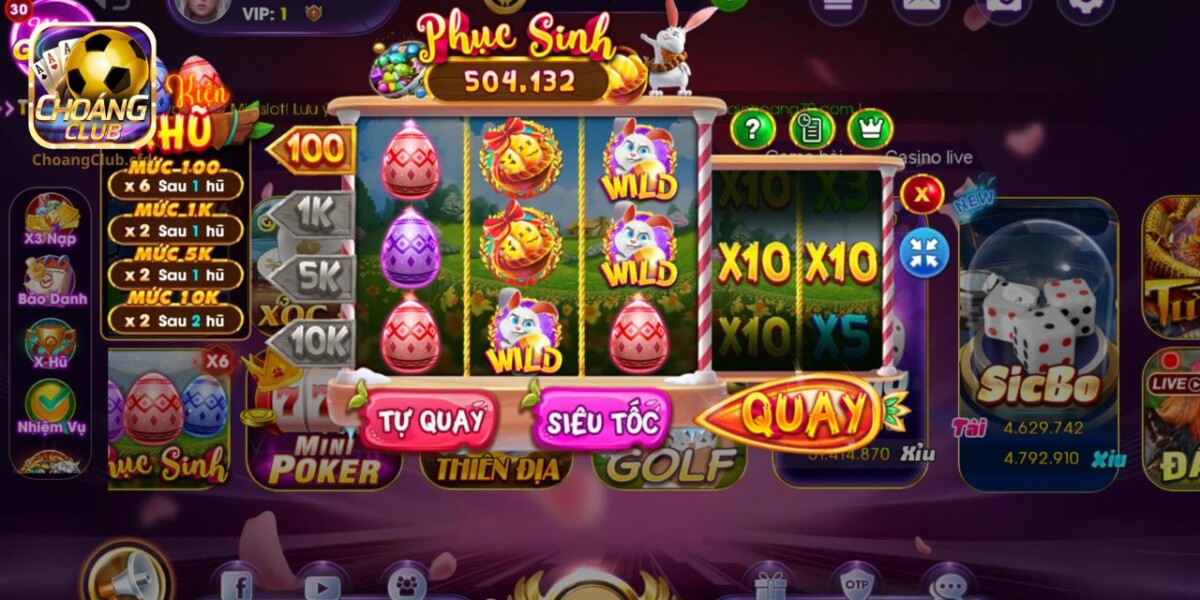Image resolution: width=1200 pixels, height=600 pixels.
Task: Show the crown leaderboard
Action: point(870,129)
